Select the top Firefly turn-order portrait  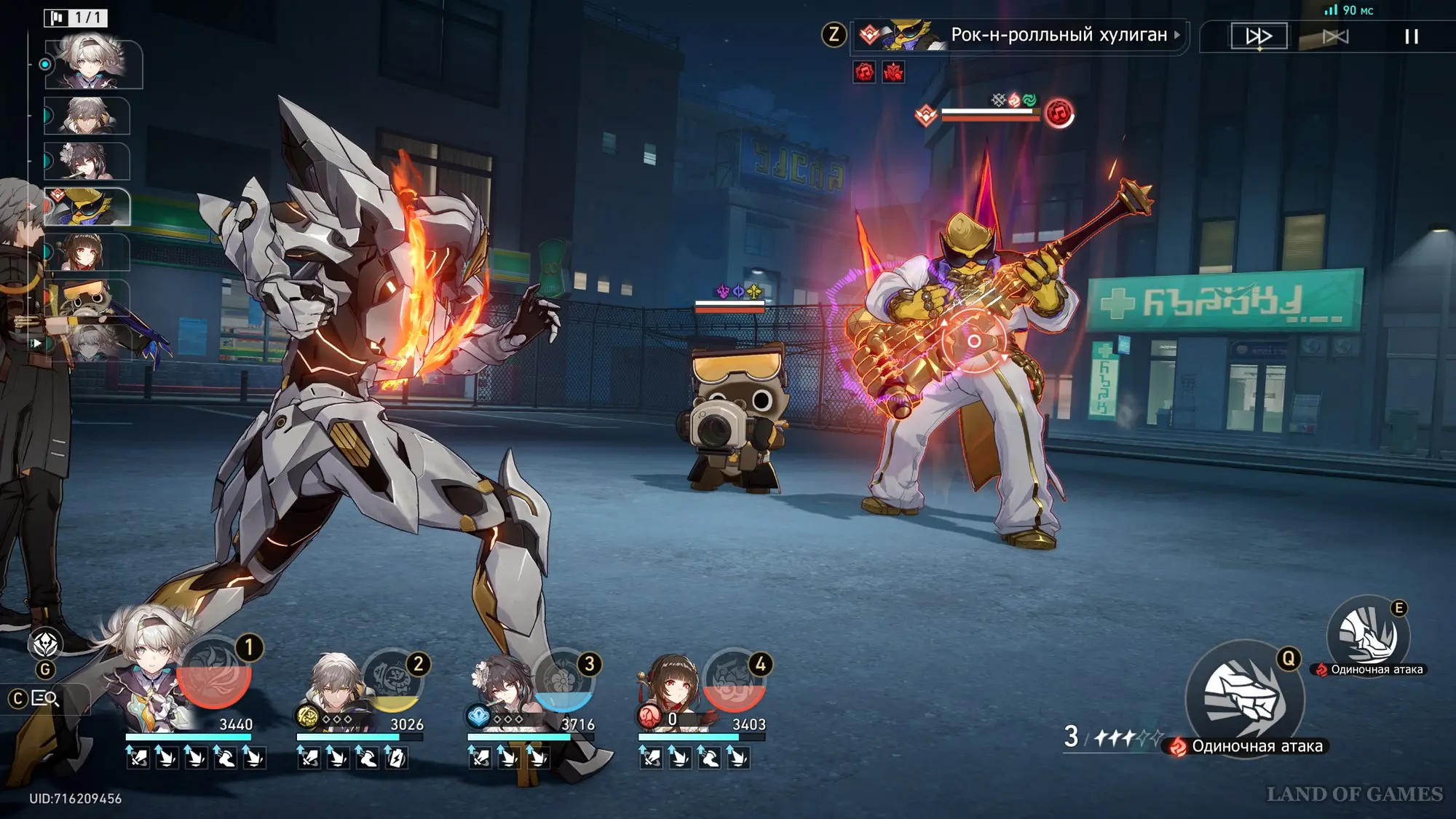pos(93,64)
